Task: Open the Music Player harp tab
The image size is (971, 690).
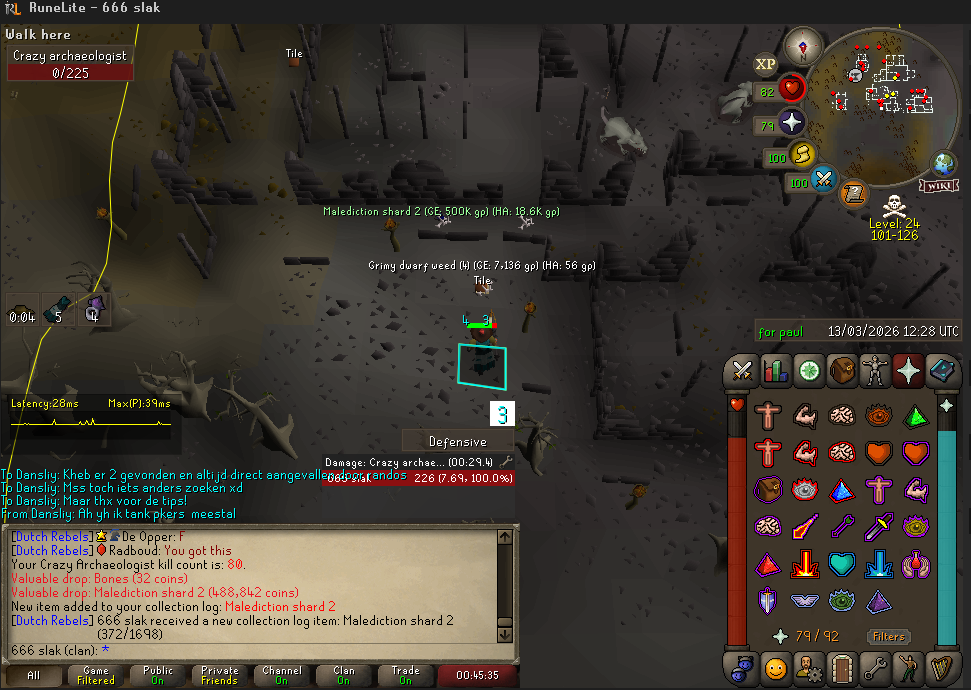Action: [941, 667]
